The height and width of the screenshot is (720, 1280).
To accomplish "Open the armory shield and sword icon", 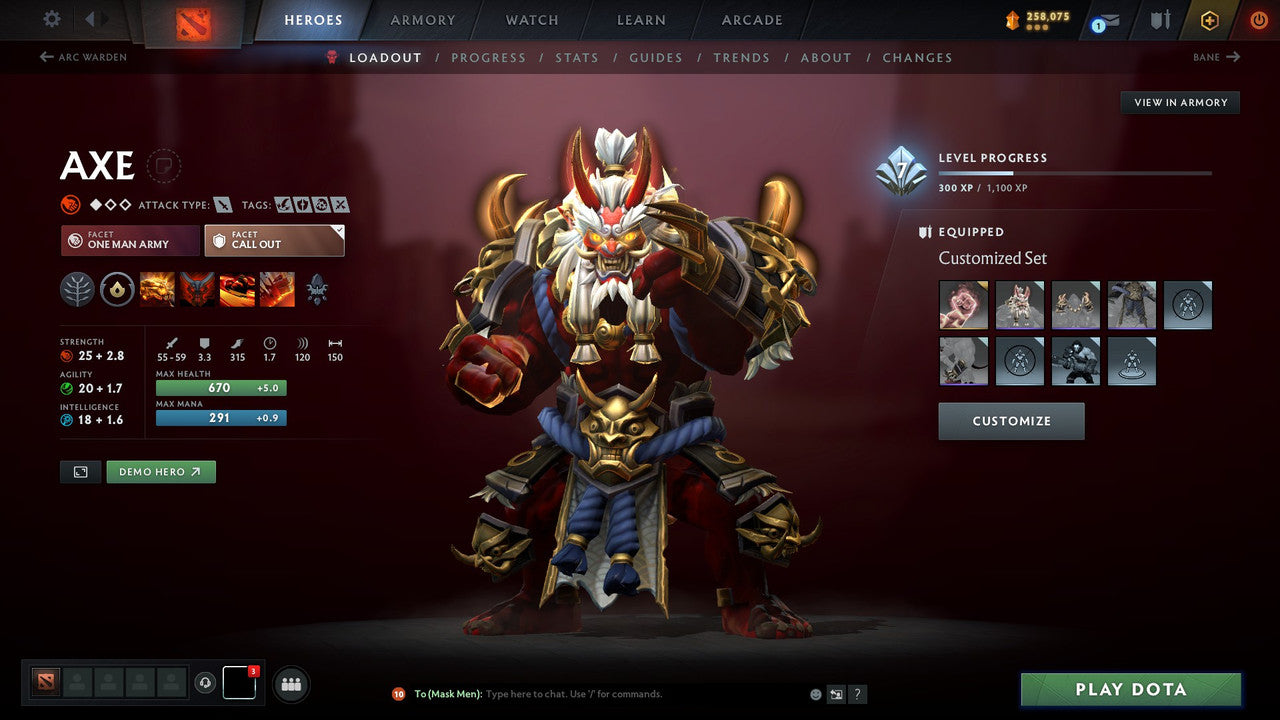I will [x=1160, y=20].
